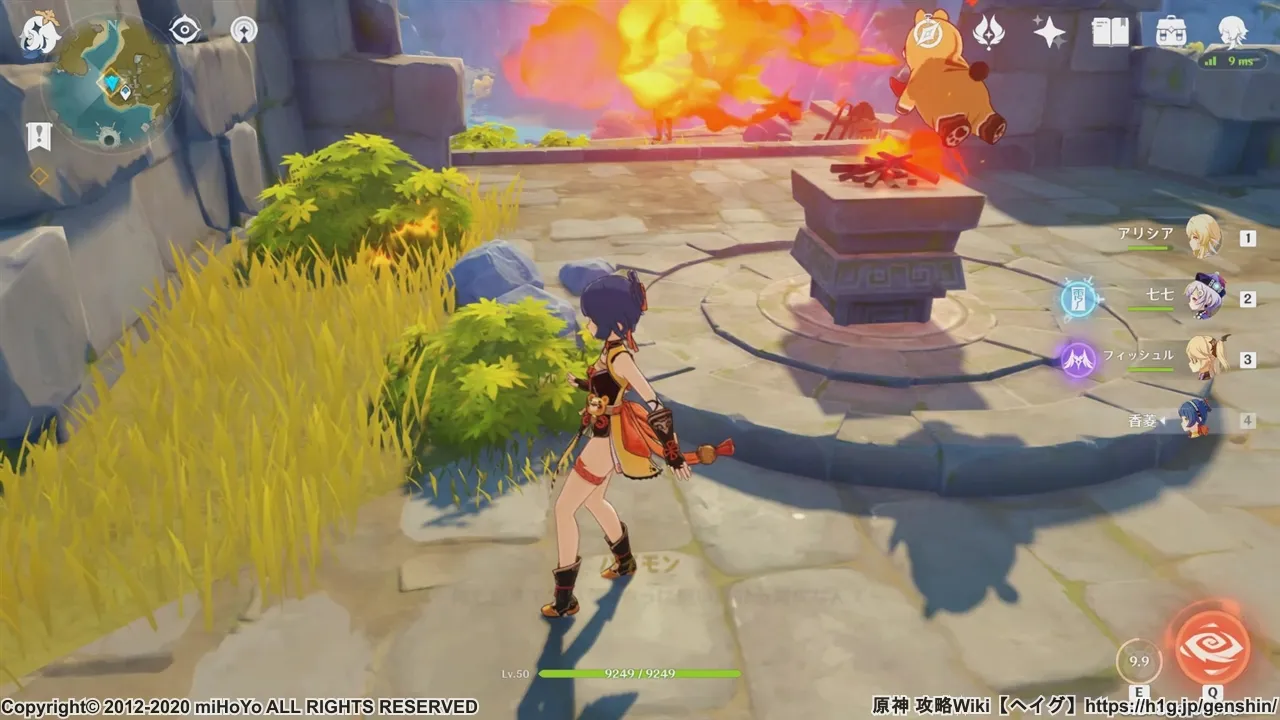The width and height of the screenshot is (1280, 720).
Task: Open the character screen head icon
Action: point(1232,33)
